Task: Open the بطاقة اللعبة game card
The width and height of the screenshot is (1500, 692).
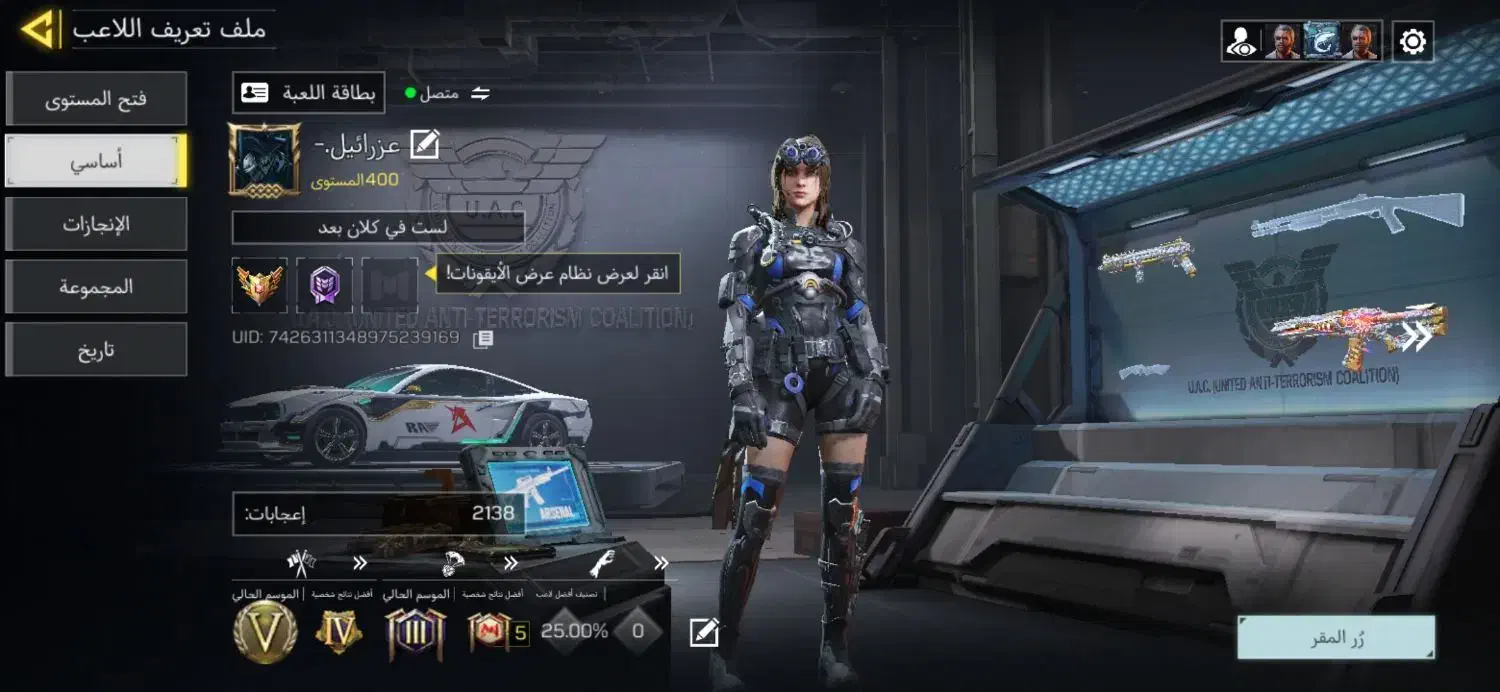Action: pos(309,93)
